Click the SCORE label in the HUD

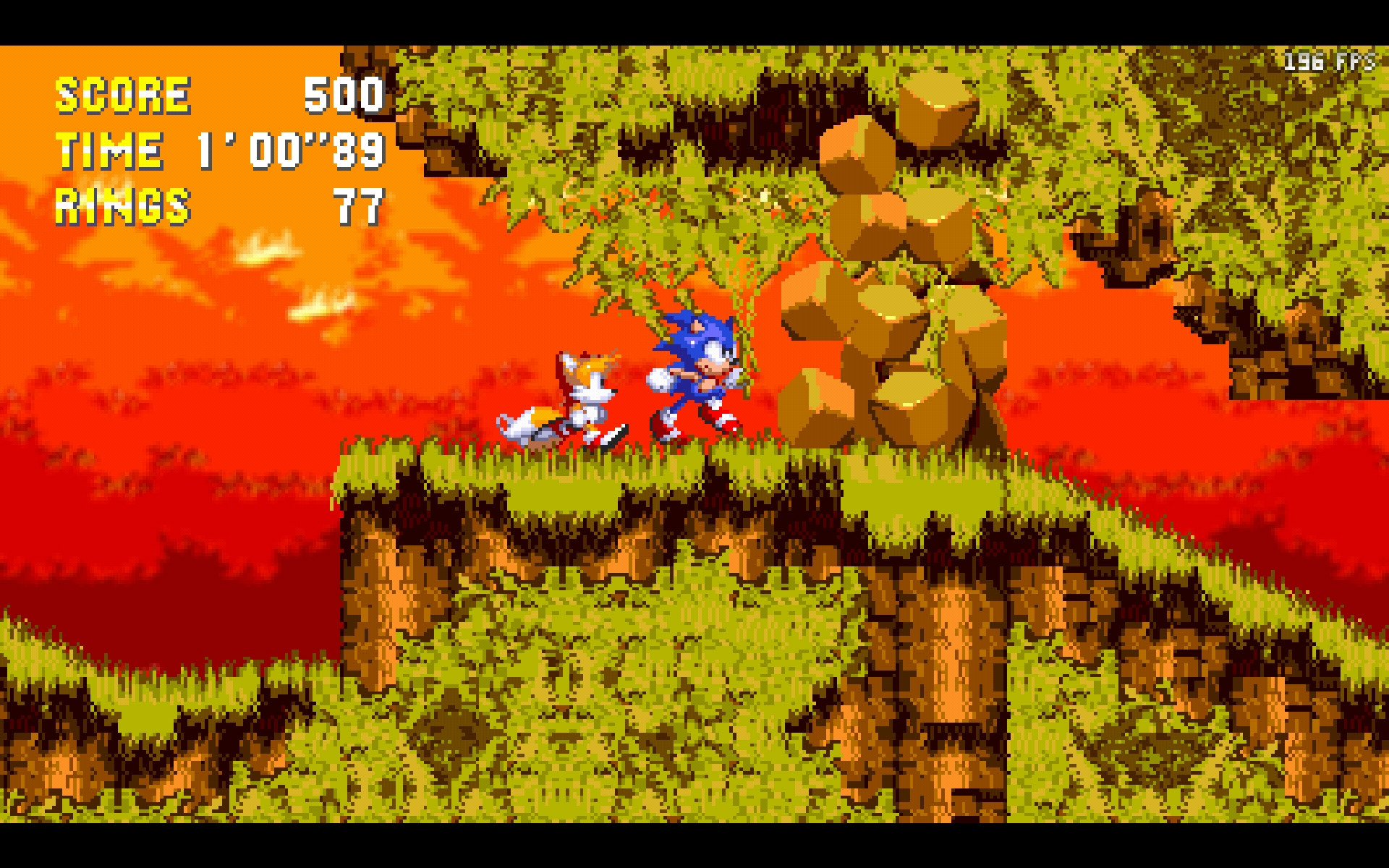[x=123, y=94]
